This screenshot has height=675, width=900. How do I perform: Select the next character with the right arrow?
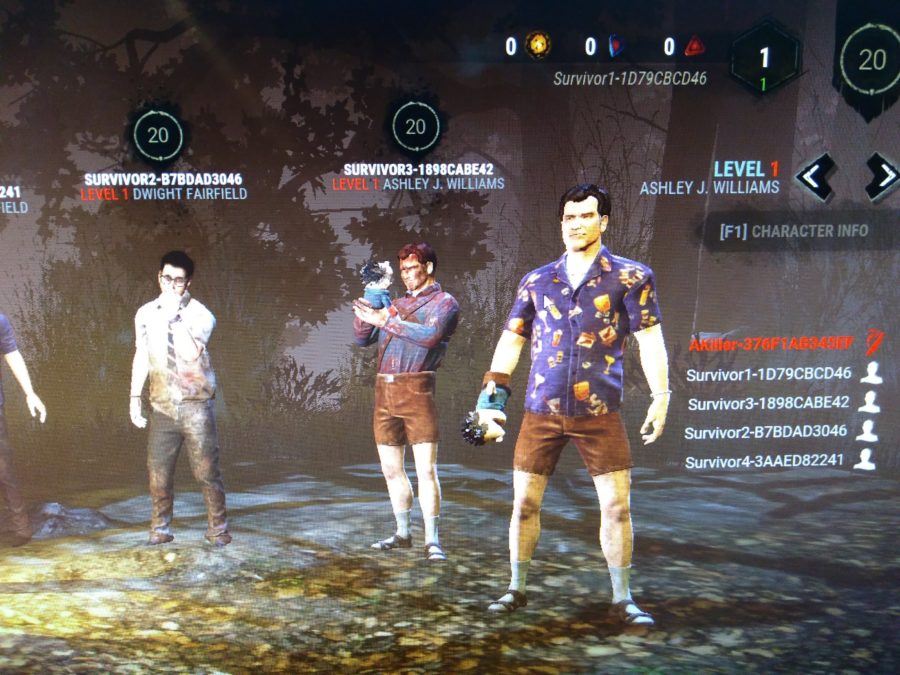pos(881,177)
